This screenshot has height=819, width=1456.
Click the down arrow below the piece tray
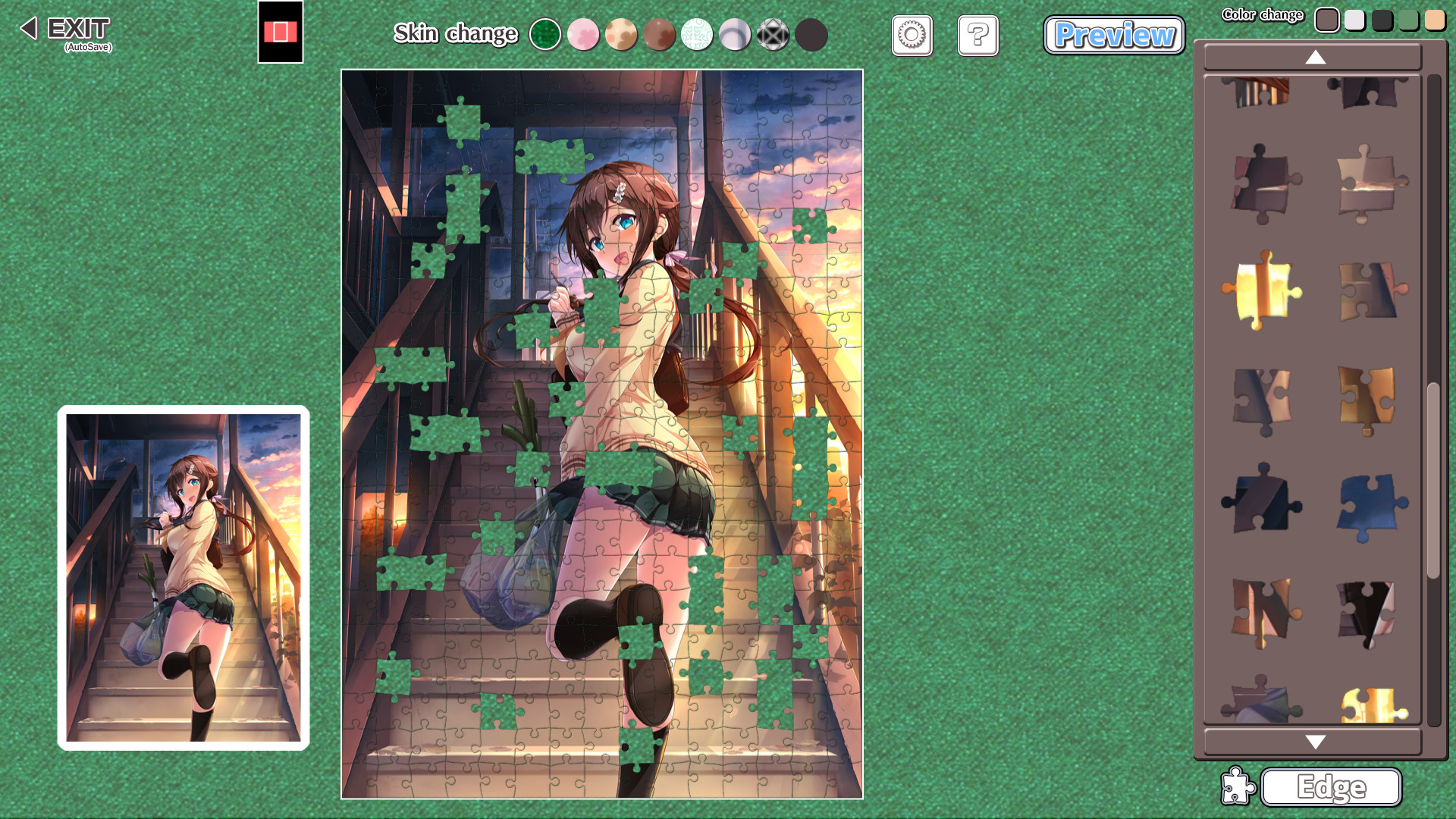tap(1314, 742)
